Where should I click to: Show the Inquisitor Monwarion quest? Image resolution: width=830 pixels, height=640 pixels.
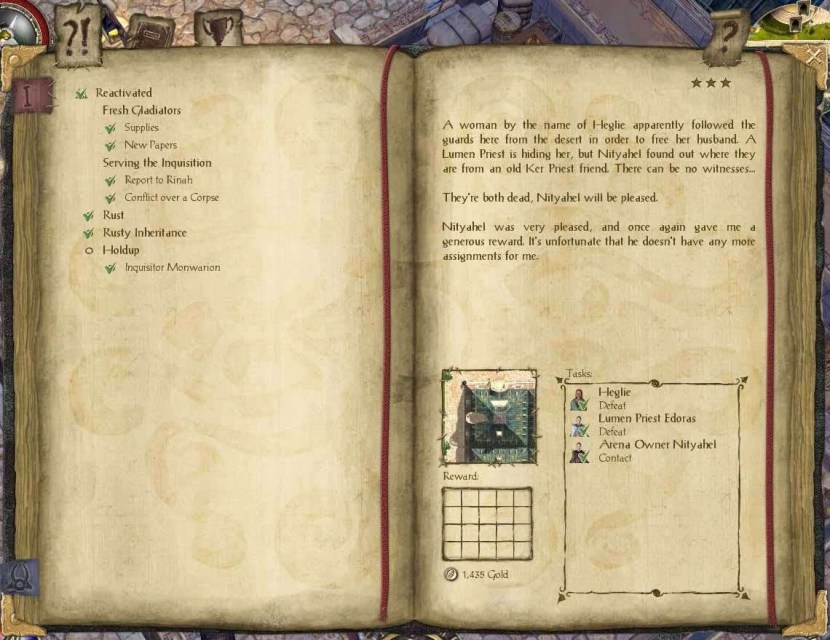172,268
